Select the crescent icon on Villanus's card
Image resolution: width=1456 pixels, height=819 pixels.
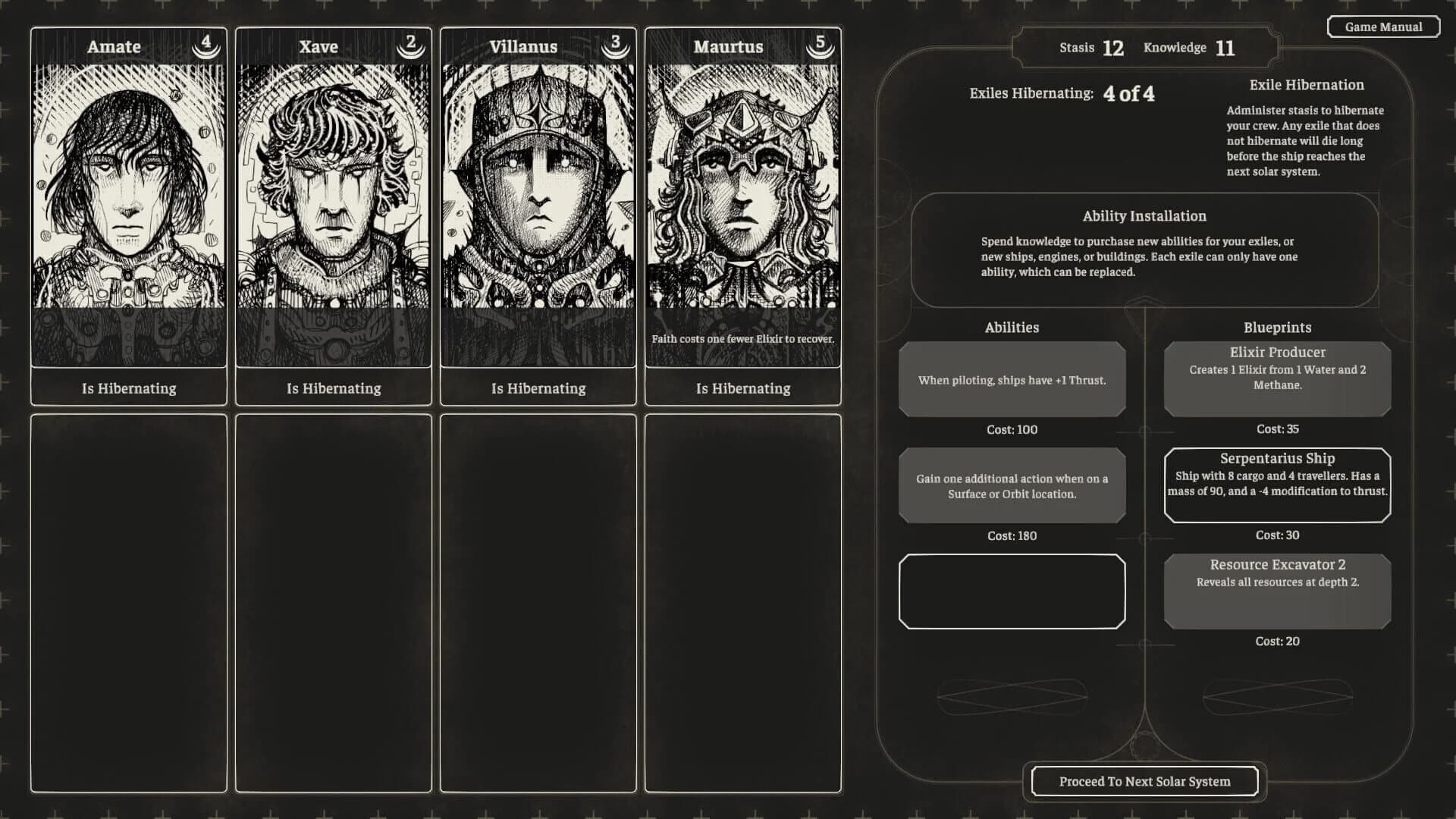coord(615,45)
